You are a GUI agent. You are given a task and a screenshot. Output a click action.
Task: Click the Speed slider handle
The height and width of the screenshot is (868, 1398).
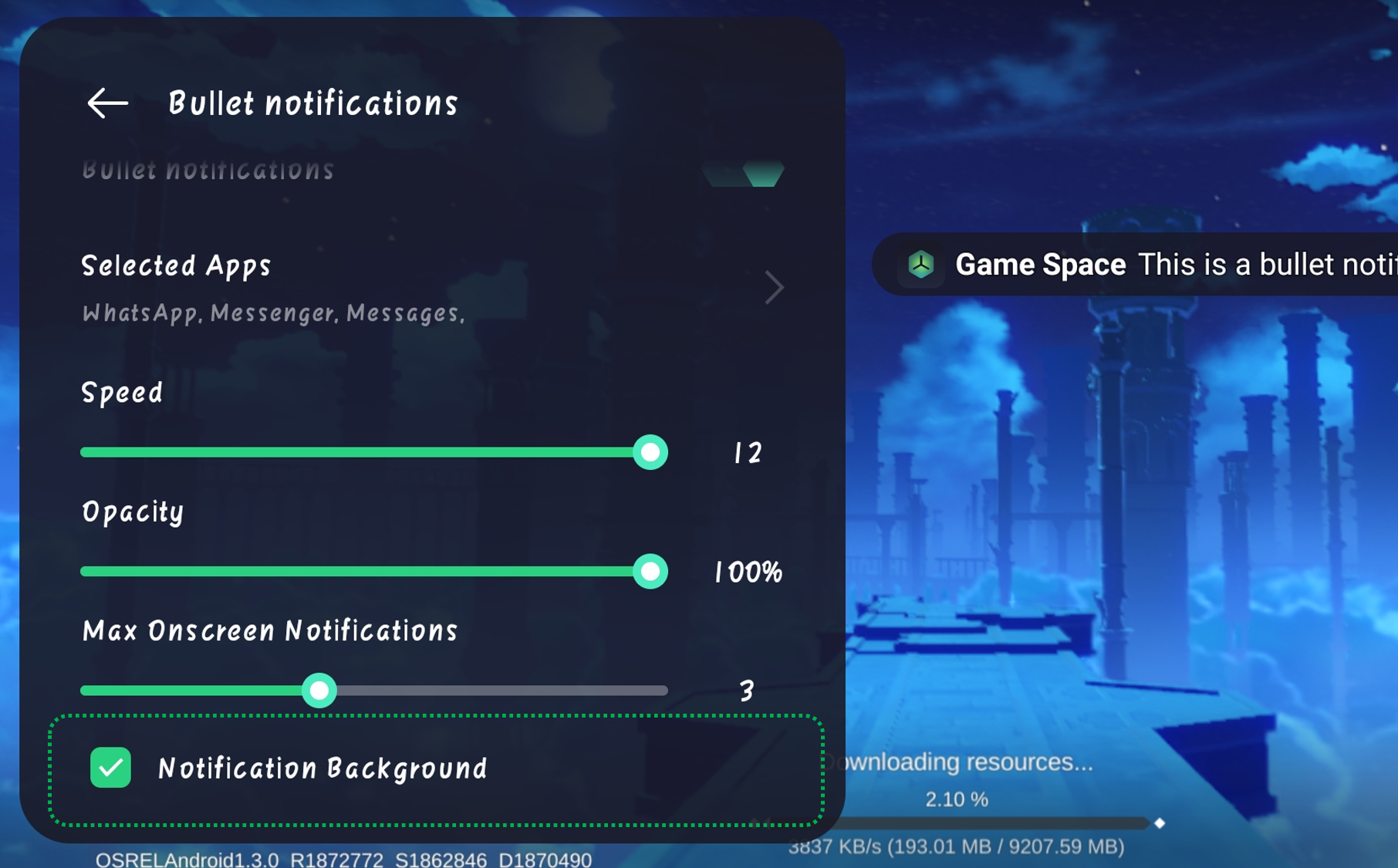[x=650, y=453]
